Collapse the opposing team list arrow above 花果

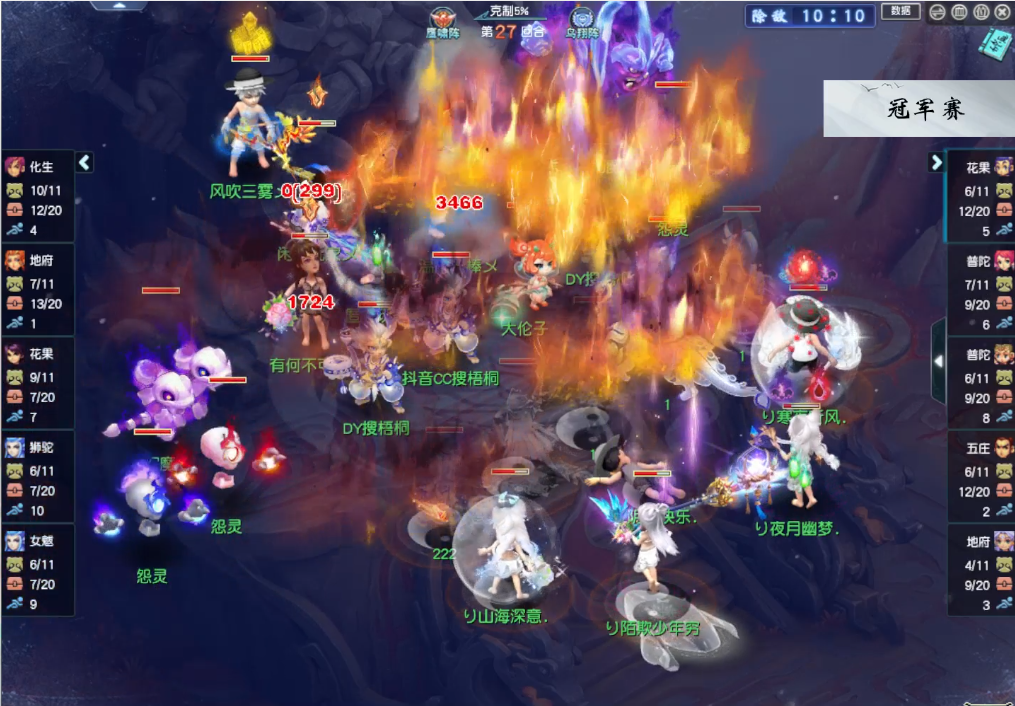(x=936, y=162)
